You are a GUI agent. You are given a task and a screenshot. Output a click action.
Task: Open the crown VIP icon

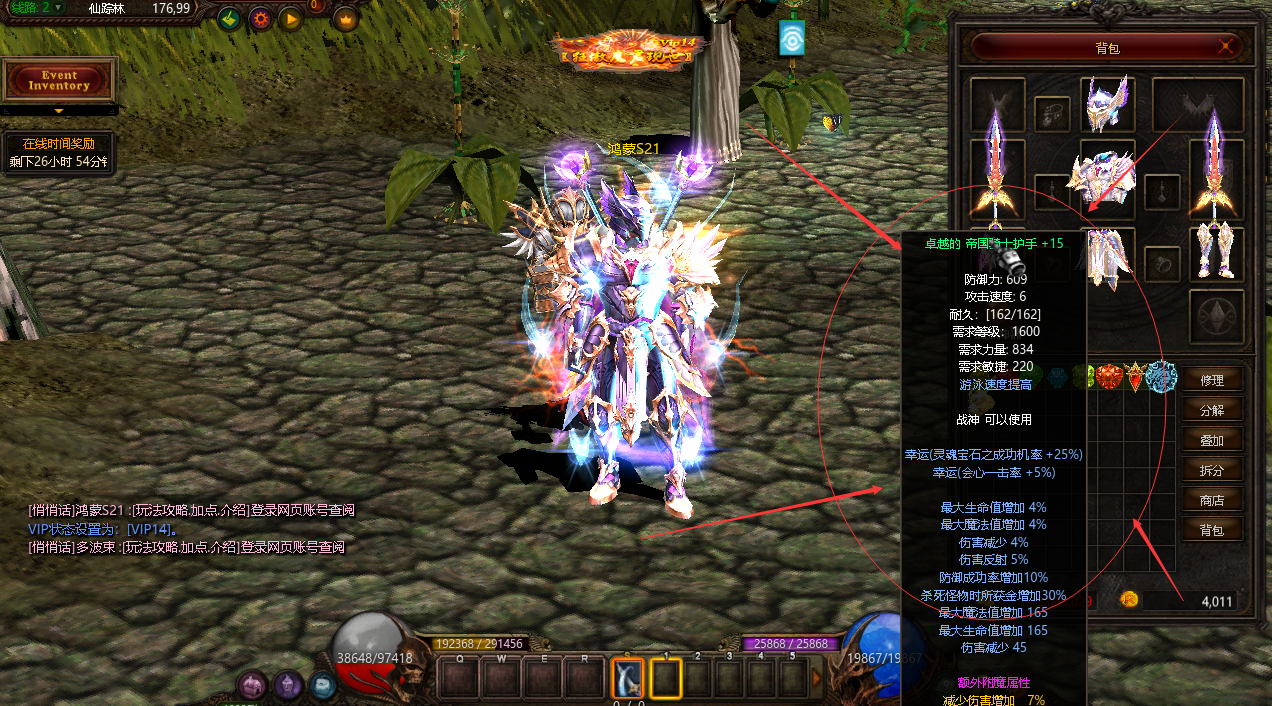pos(345,18)
